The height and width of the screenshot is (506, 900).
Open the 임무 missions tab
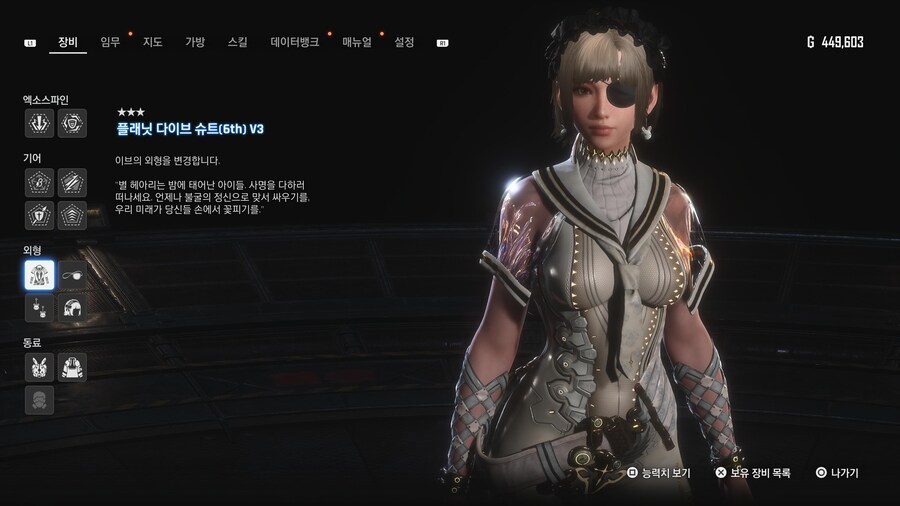coord(110,42)
